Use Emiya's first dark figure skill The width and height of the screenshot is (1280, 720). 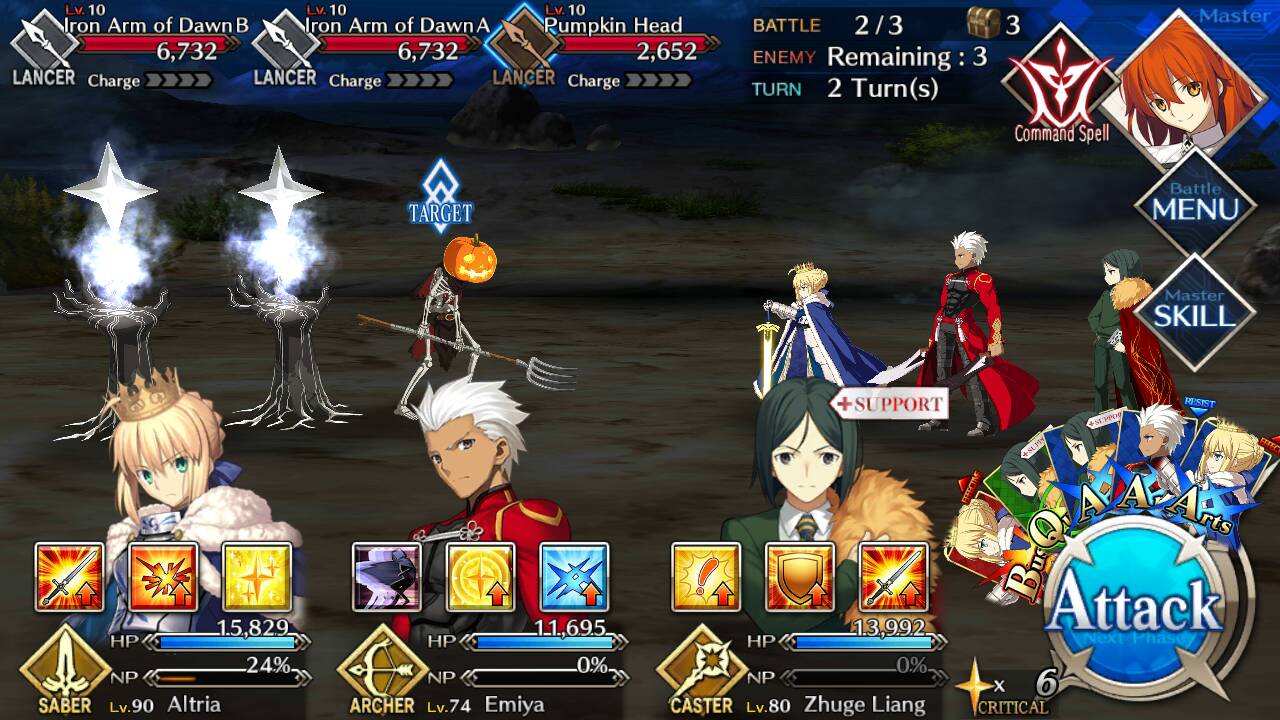(387, 577)
